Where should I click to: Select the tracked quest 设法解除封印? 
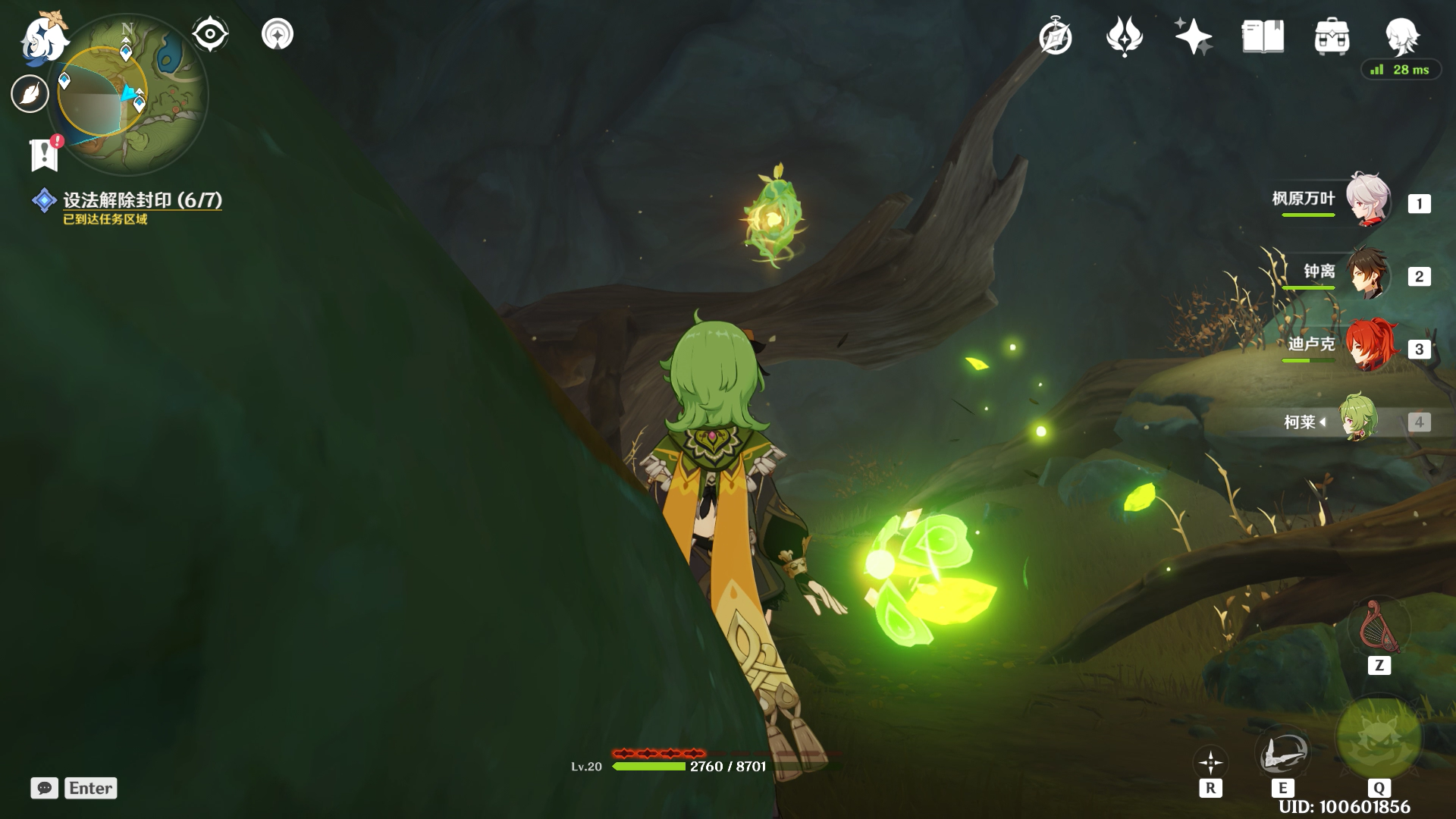tap(142, 200)
